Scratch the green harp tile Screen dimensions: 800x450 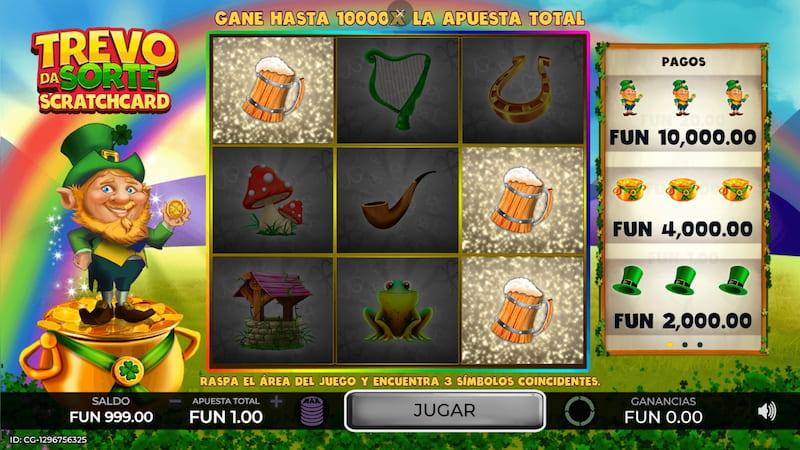396,90
